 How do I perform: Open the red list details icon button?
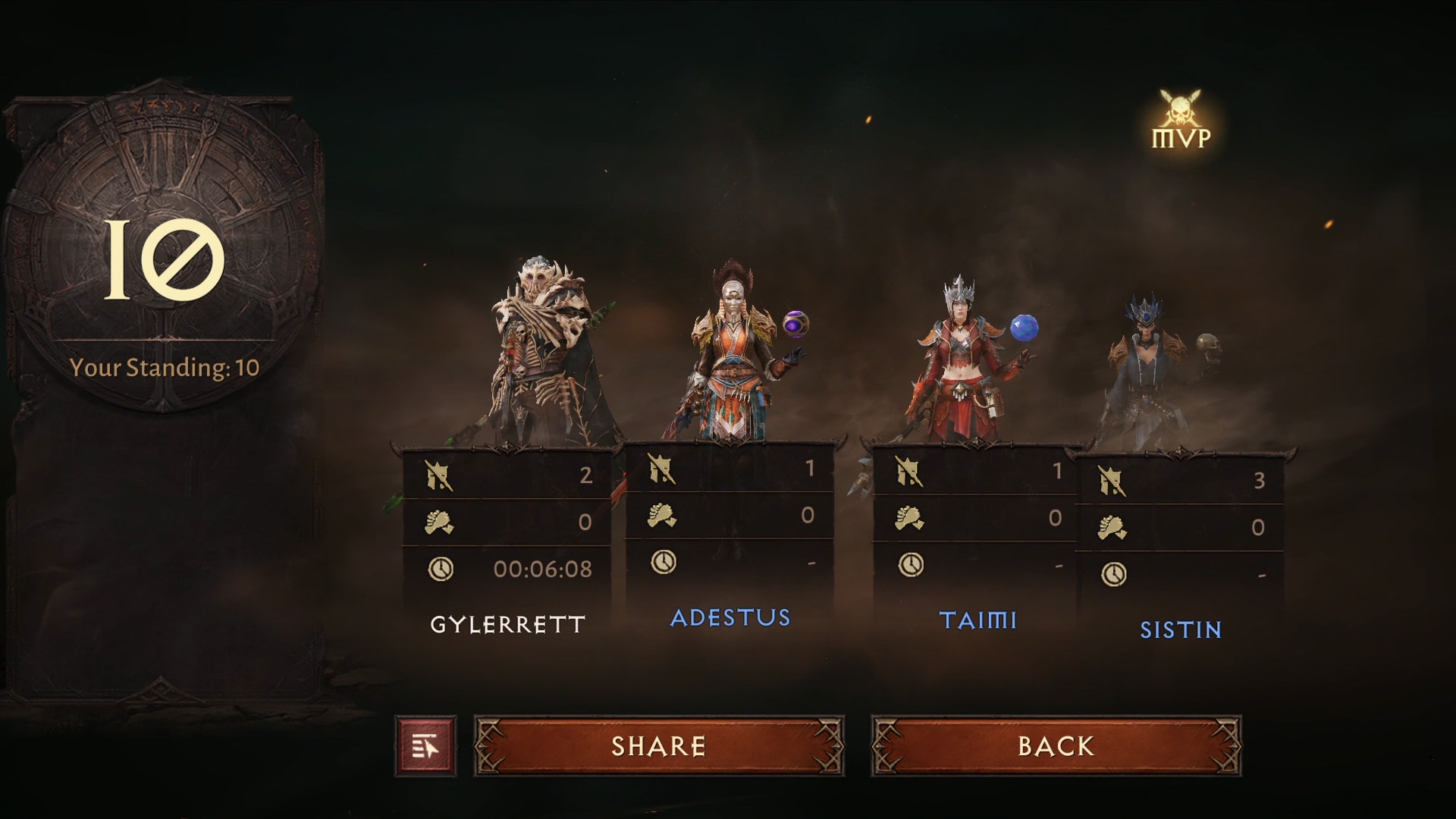(425, 747)
